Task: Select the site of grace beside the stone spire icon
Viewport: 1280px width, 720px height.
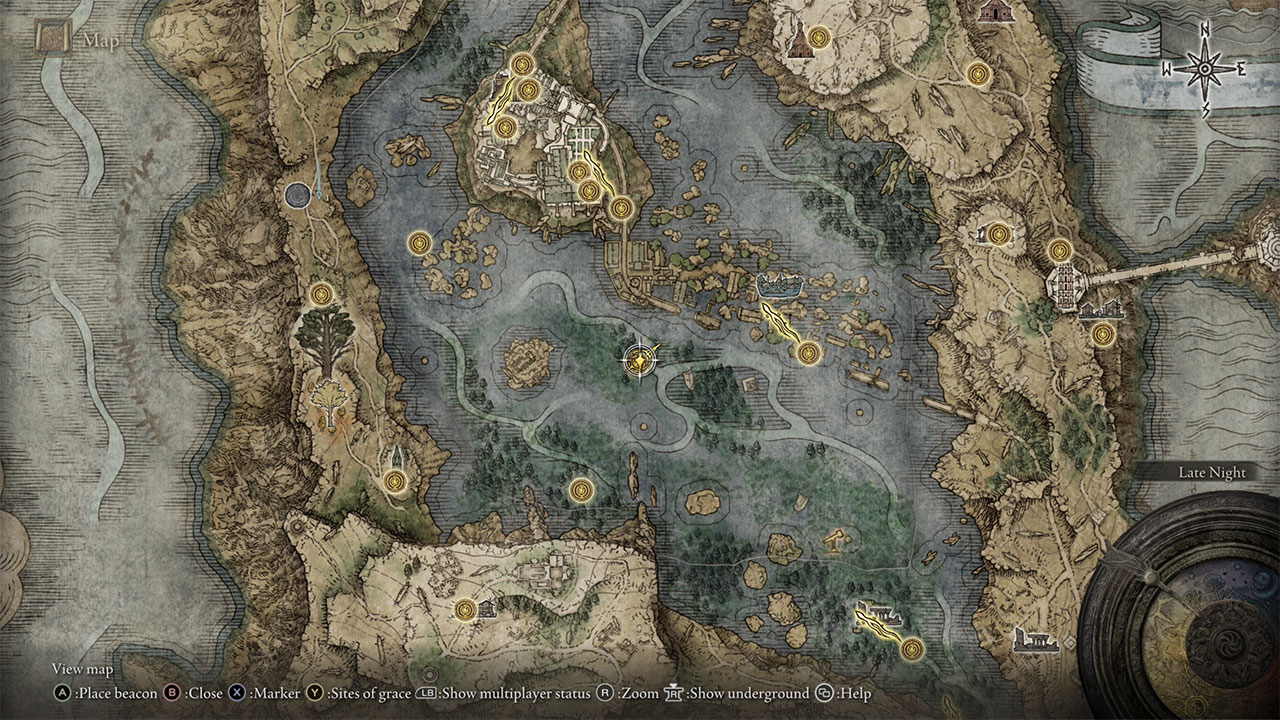Action: click(396, 481)
